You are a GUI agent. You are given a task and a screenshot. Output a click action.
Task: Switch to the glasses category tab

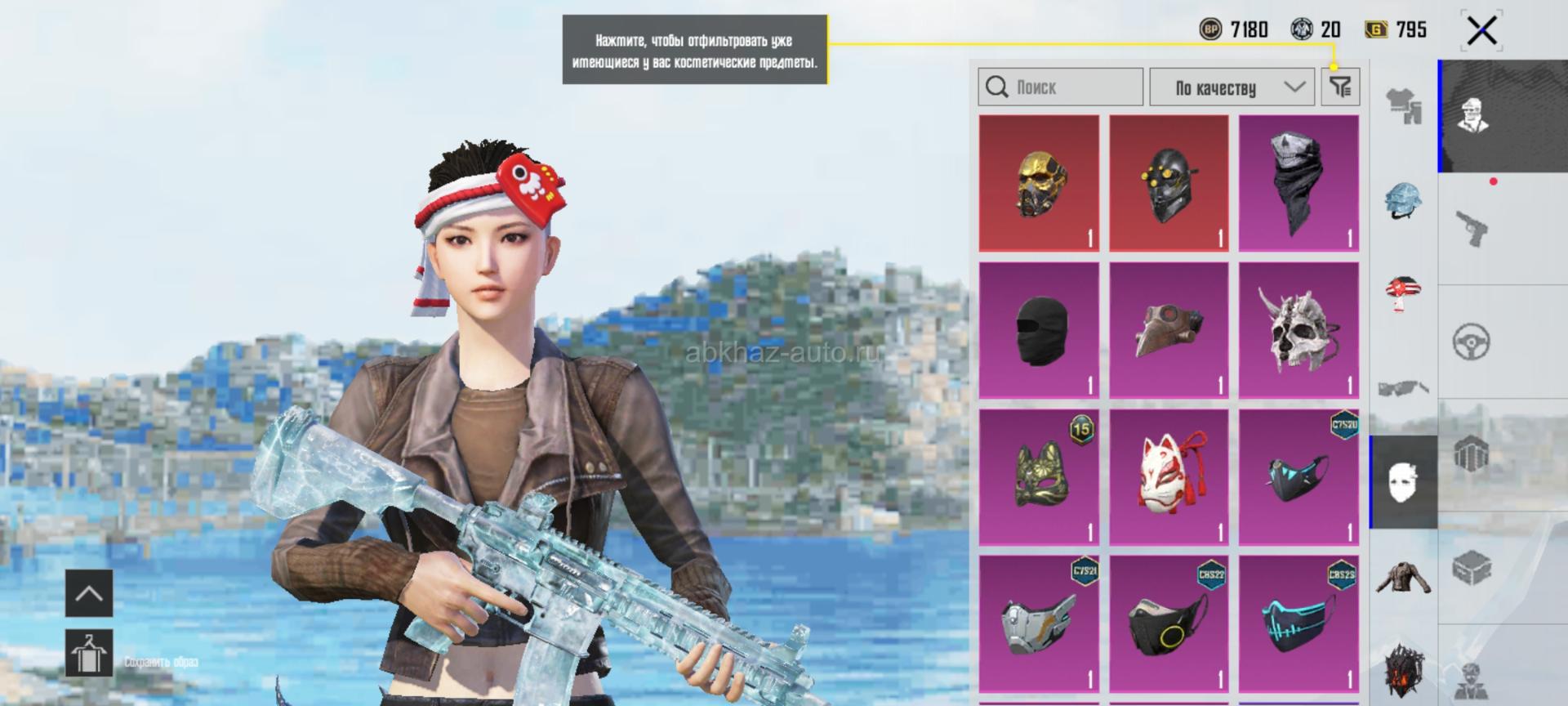1403,387
